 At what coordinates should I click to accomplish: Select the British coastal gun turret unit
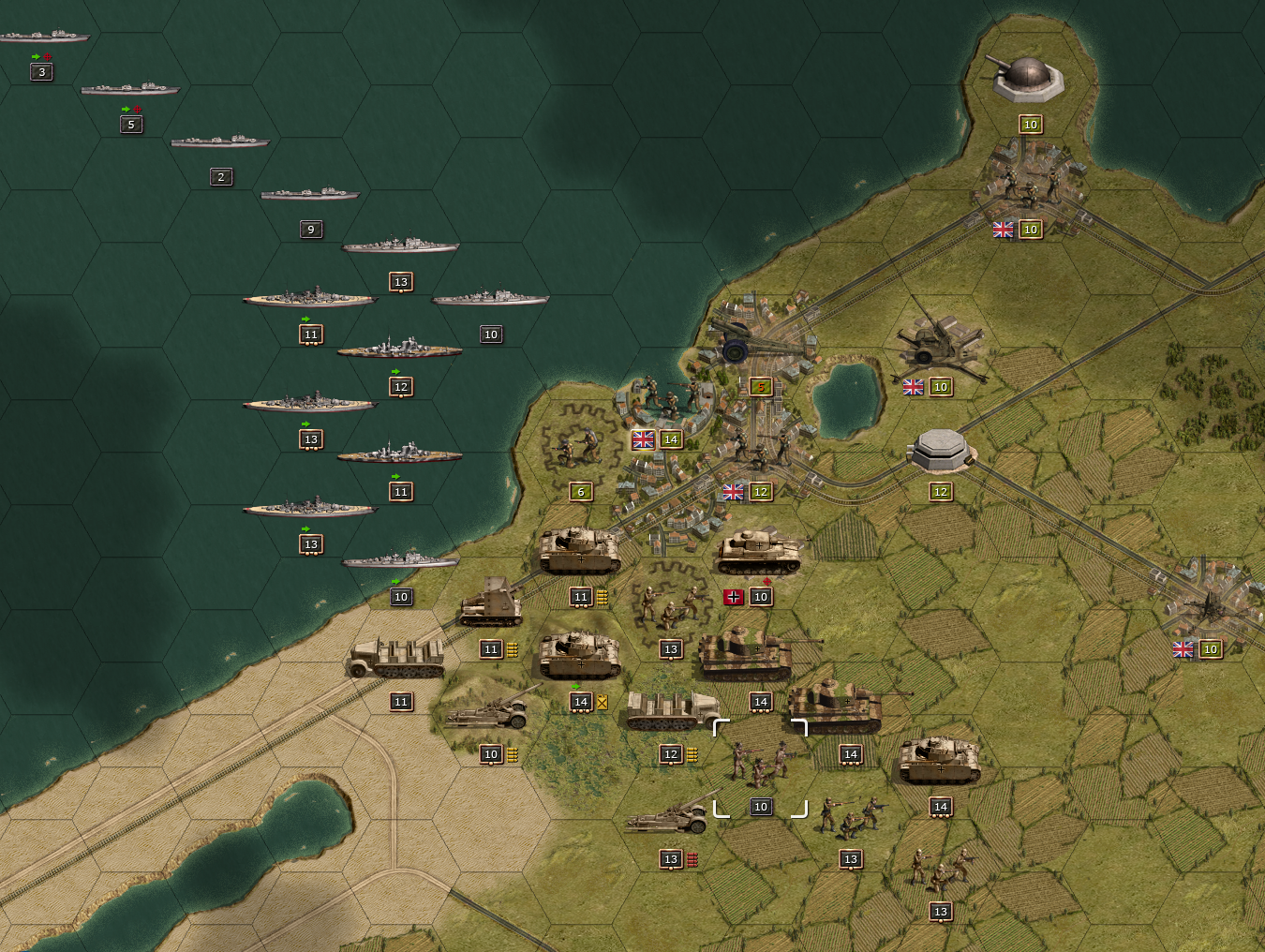coord(1029,79)
